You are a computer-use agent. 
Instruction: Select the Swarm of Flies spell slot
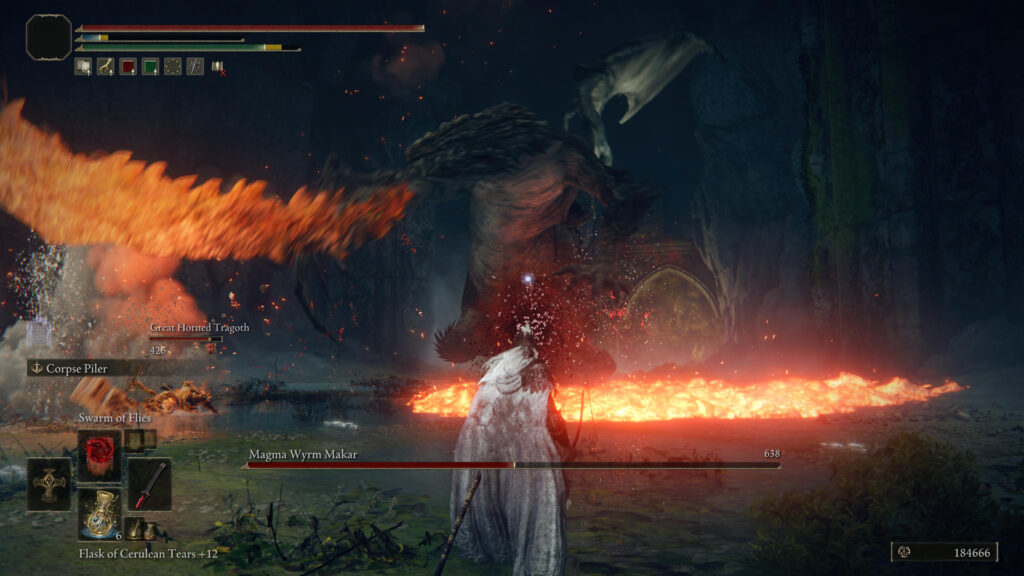coord(99,455)
